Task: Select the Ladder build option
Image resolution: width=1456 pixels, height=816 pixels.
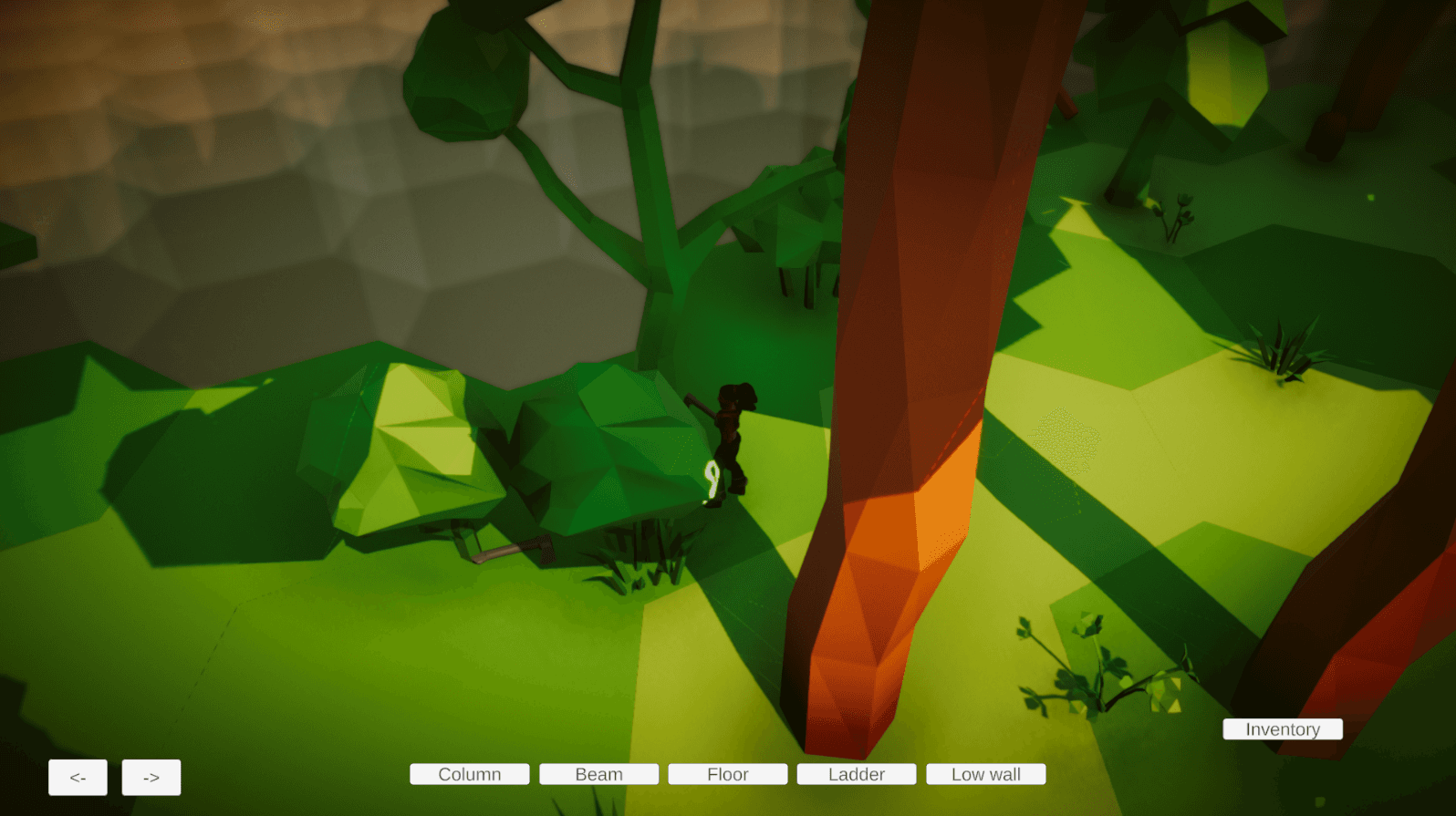Action: pyautogui.click(x=856, y=773)
